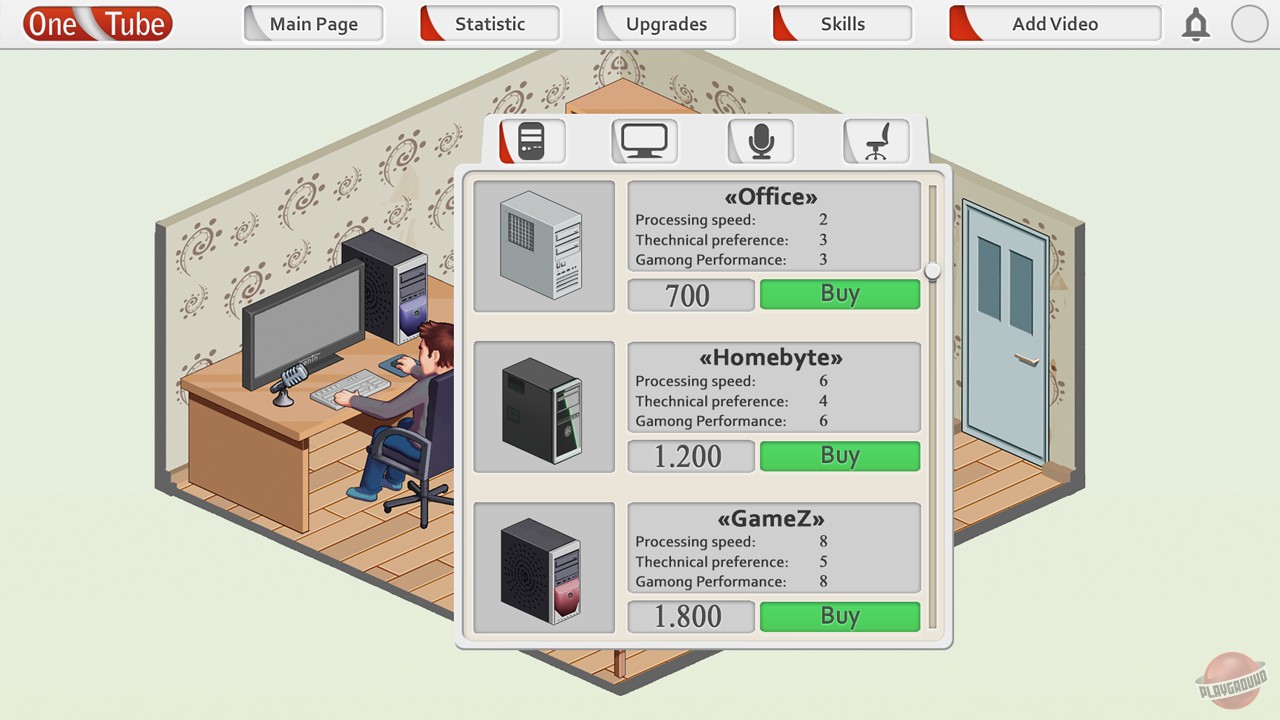Viewport: 1280px width, 720px height.
Task: Click the GameZ computer thumbnail image
Action: click(x=544, y=568)
